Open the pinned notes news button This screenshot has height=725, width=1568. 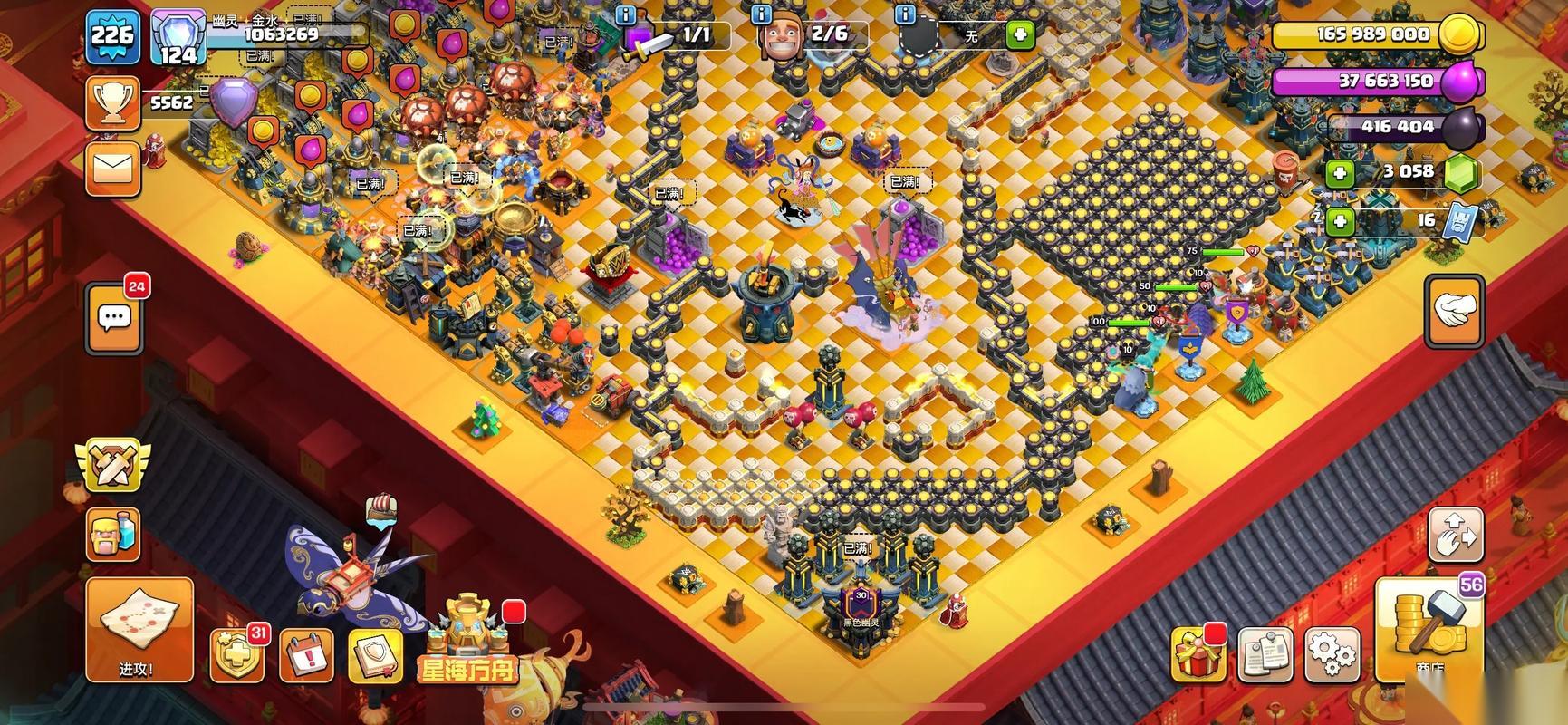[x=1265, y=654]
